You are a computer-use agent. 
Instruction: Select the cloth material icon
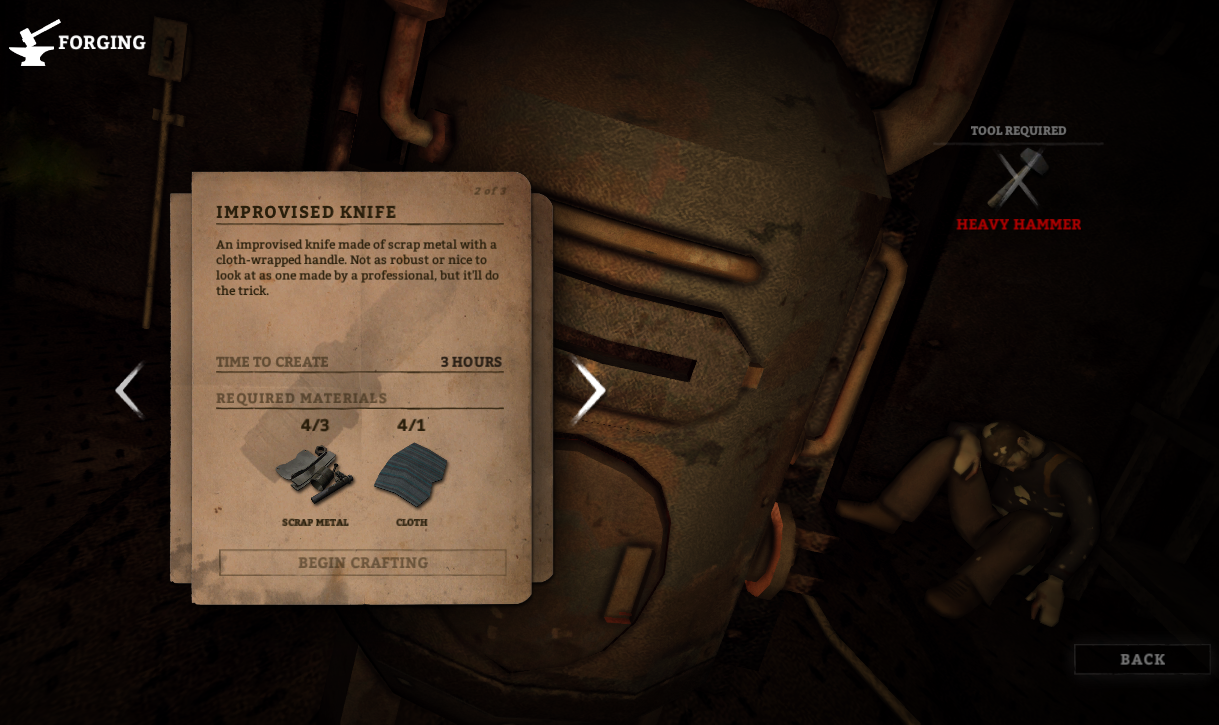tap(411, 474)
